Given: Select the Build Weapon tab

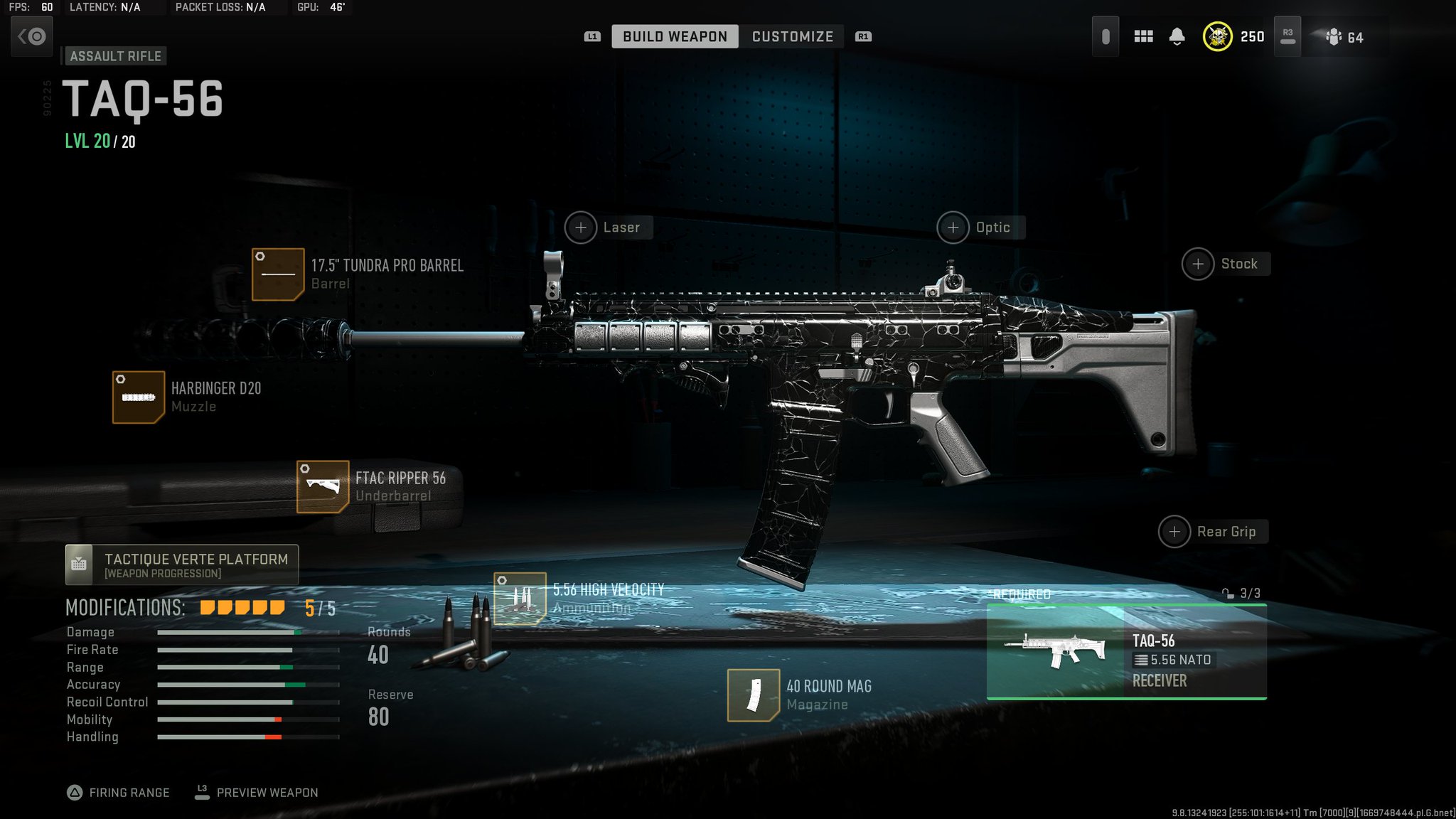Looking at the screenshot, I should [x=674, y=36].
